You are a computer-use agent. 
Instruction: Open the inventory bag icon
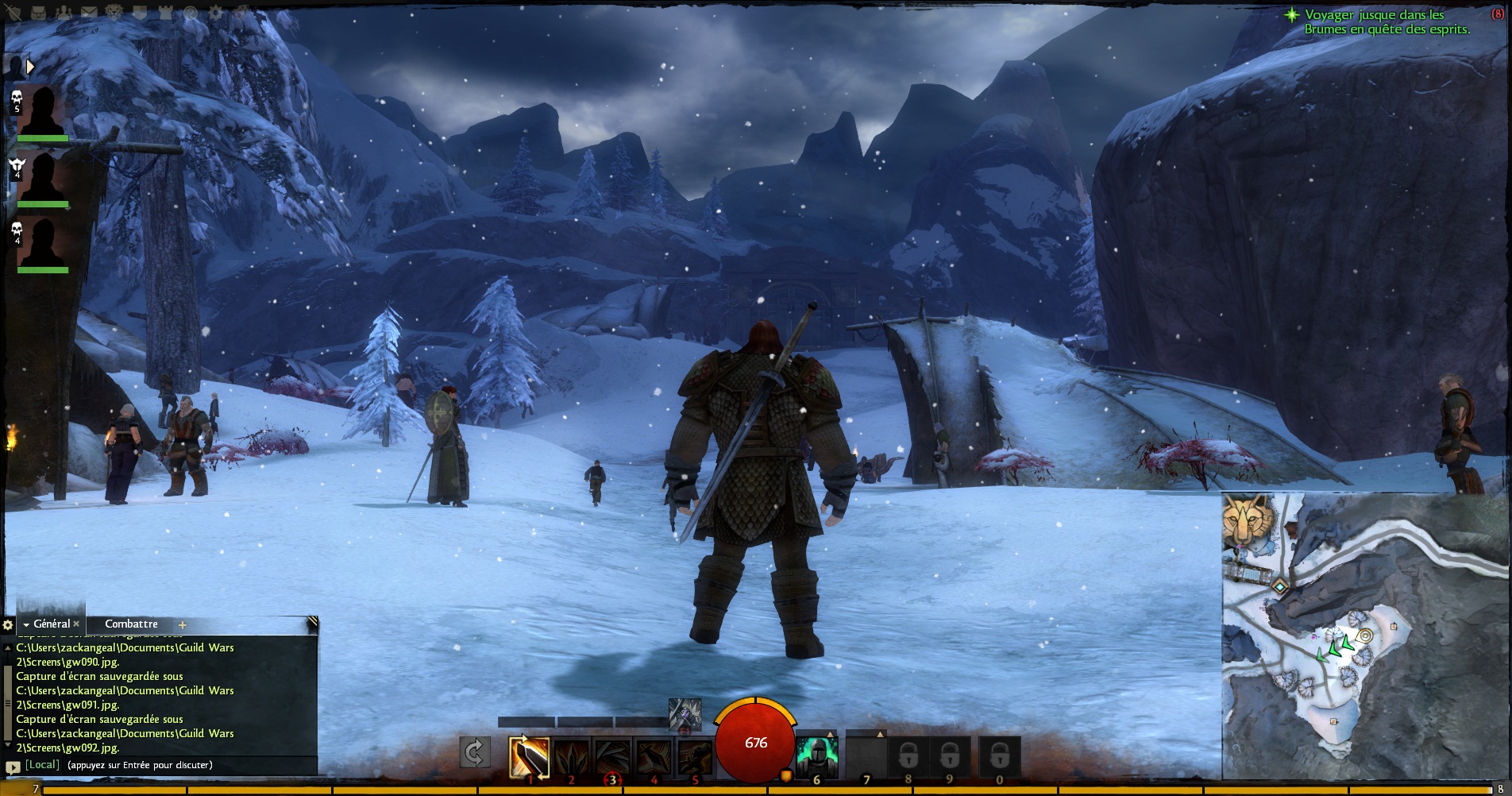pyautogui.click(x=38, y=13)
